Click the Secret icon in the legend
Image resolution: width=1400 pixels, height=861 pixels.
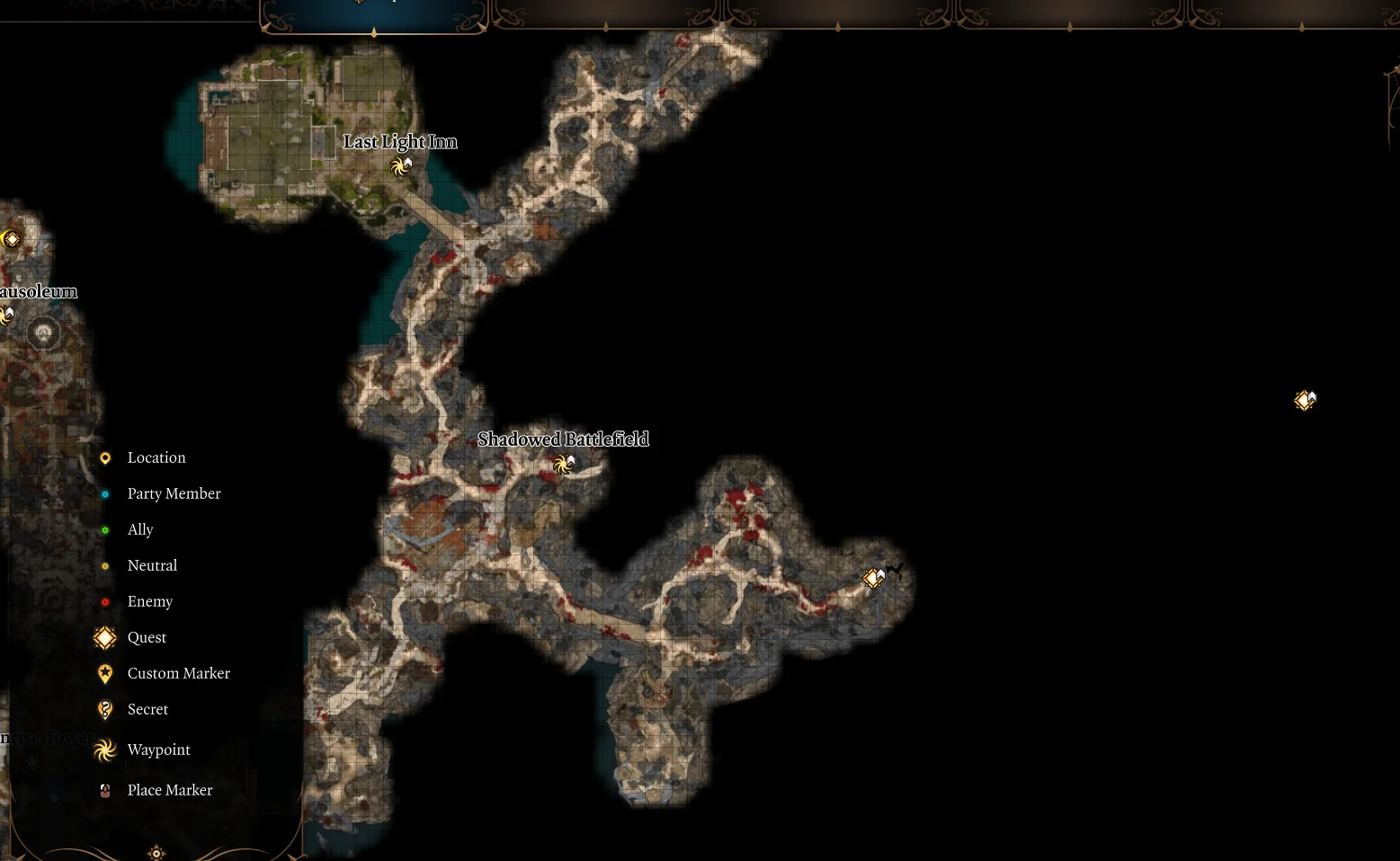[104, 709]
